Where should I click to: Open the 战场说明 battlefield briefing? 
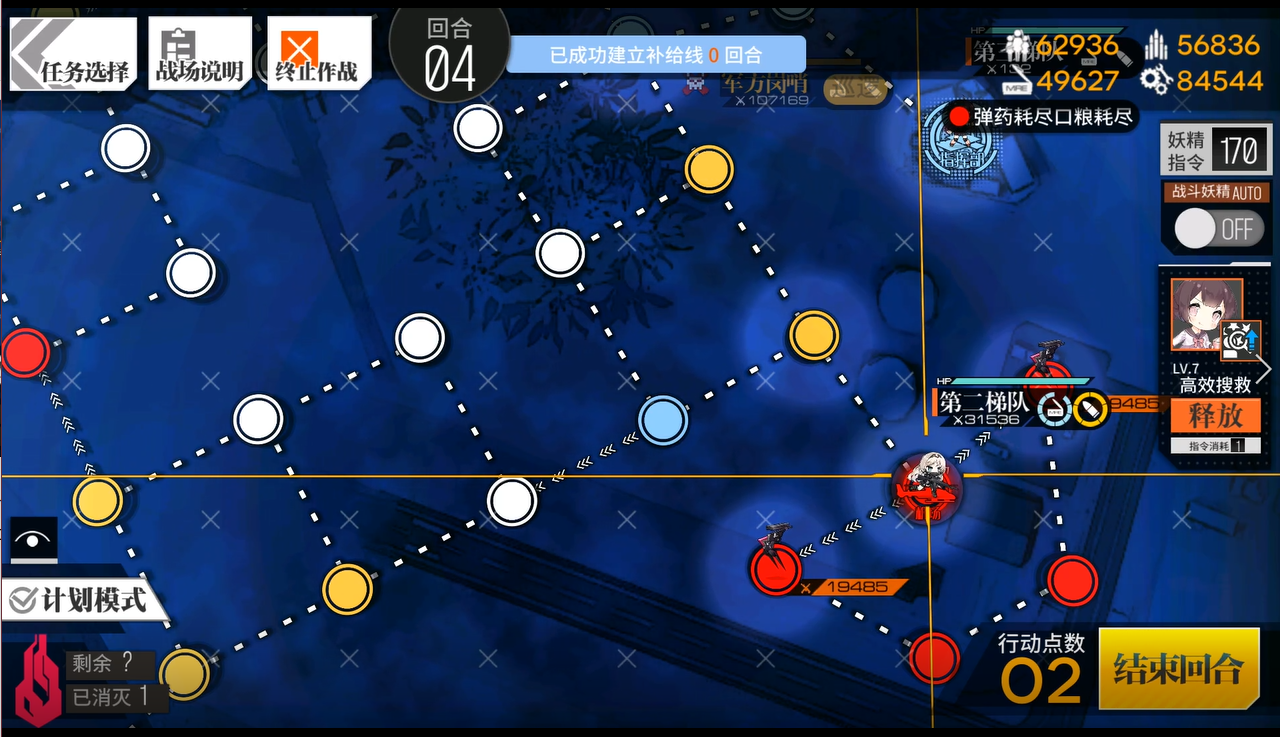coord(199,54)
